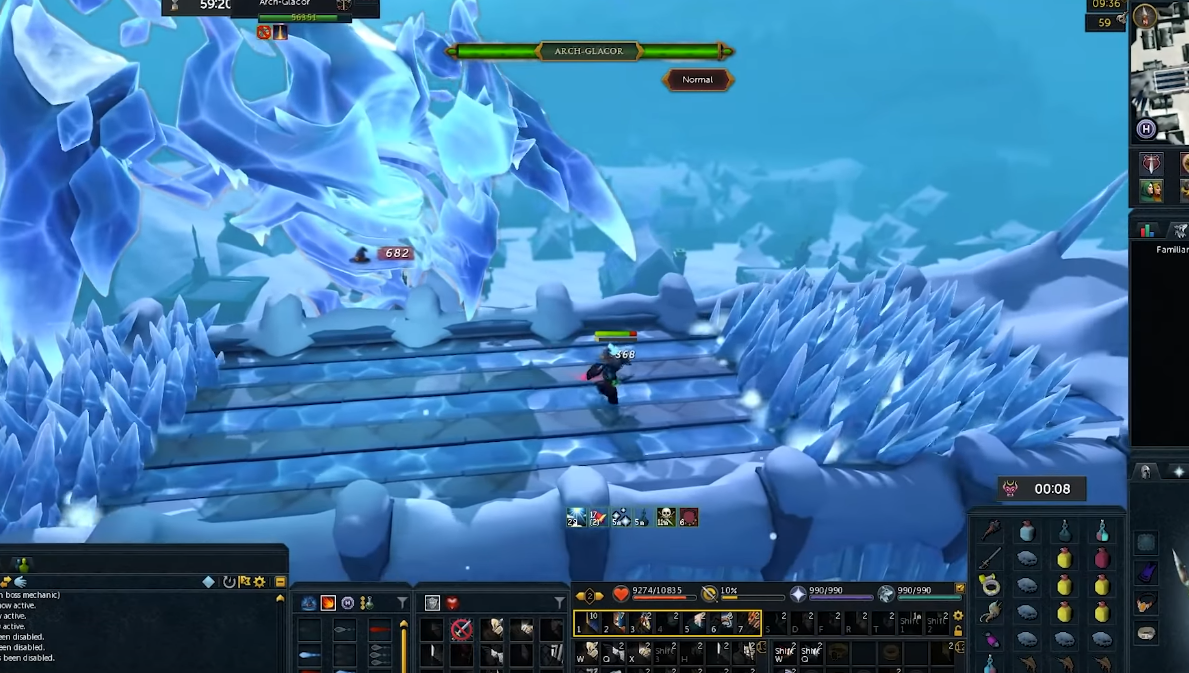Activate the home teleport button on minimap
This screenshot has height=673, width=1189.
[x=1146, y=129]
